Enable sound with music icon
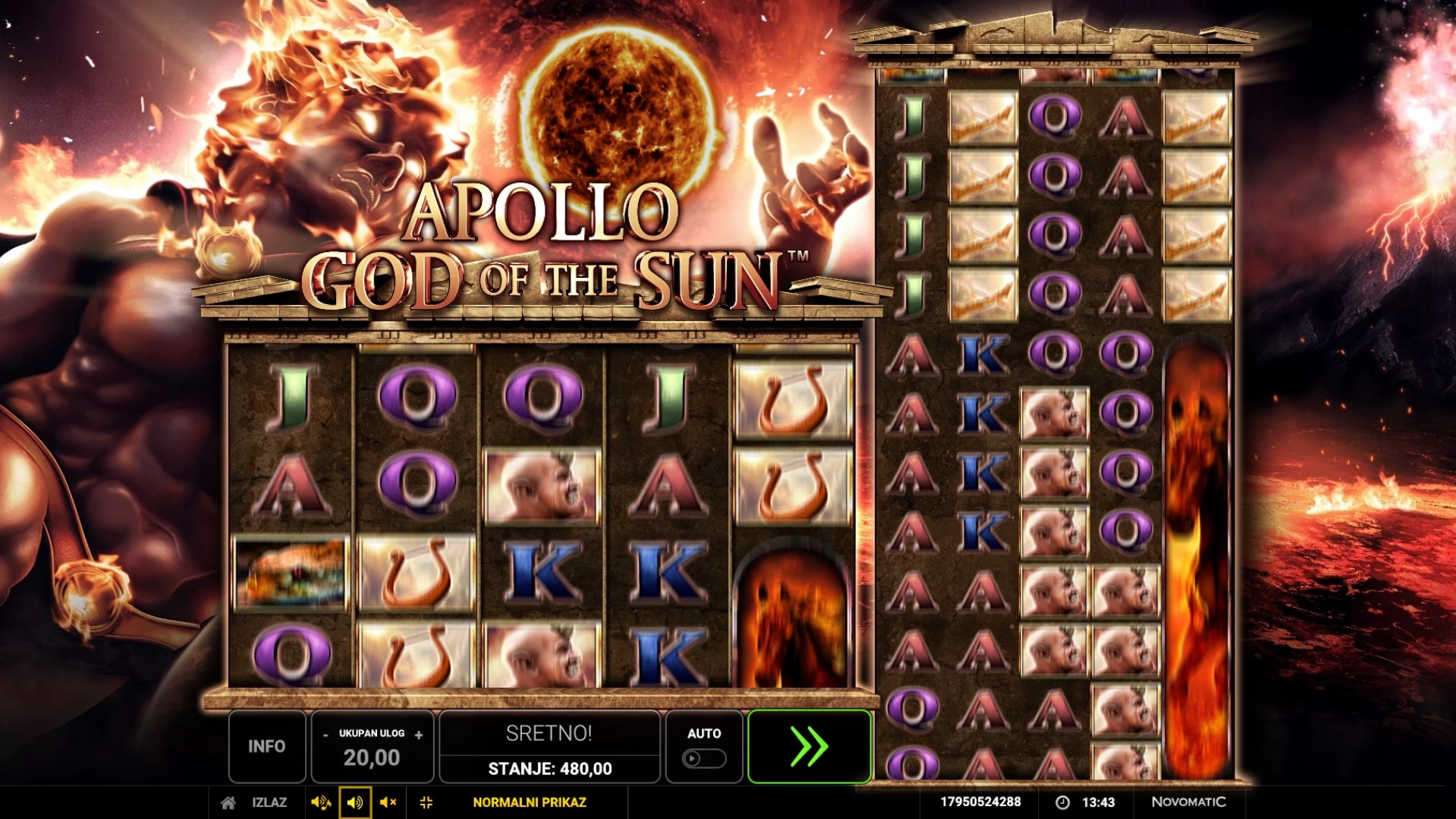1456x819 pixels. coord(320,802)
